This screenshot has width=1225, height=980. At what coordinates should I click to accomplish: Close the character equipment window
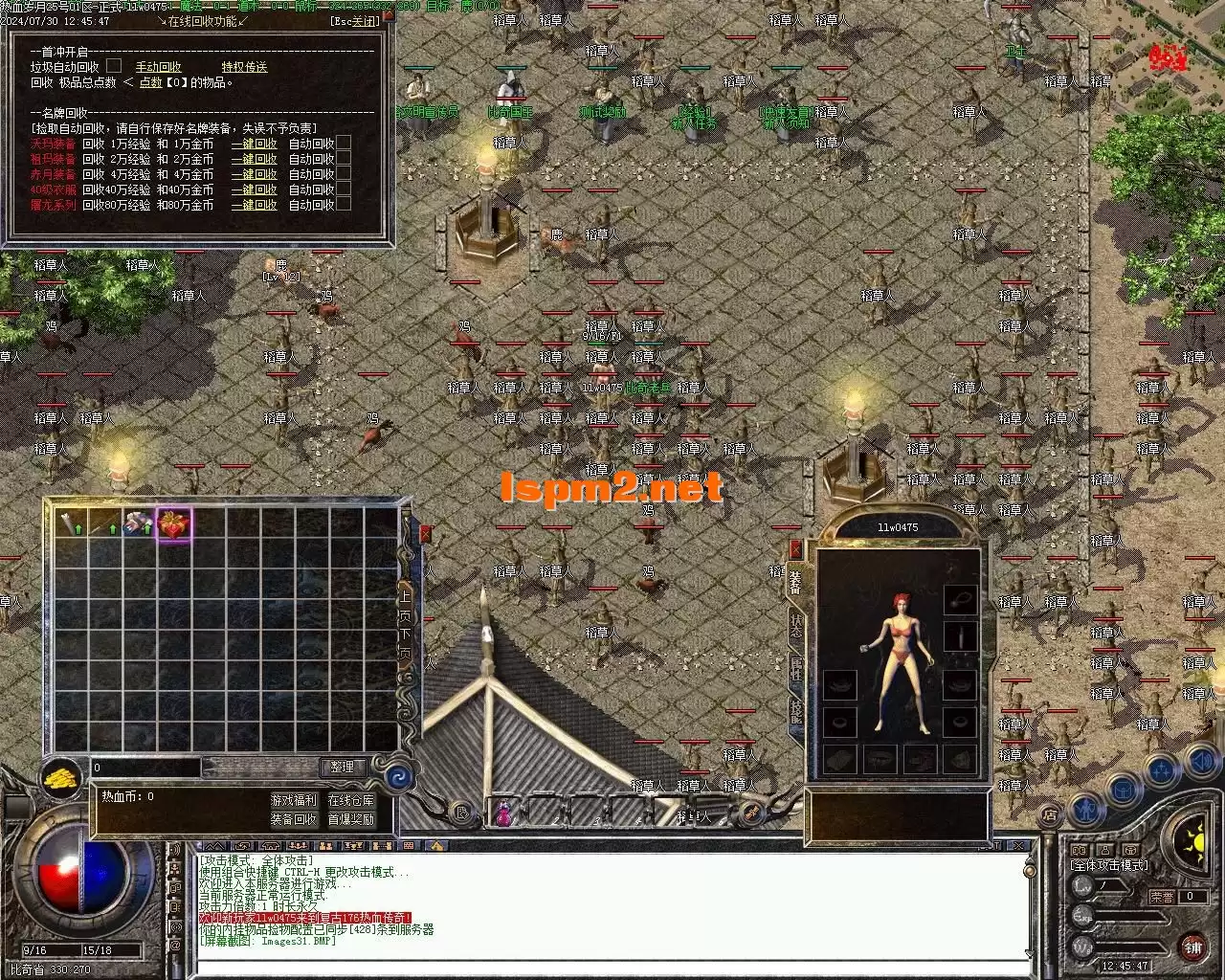pos(795,549)
